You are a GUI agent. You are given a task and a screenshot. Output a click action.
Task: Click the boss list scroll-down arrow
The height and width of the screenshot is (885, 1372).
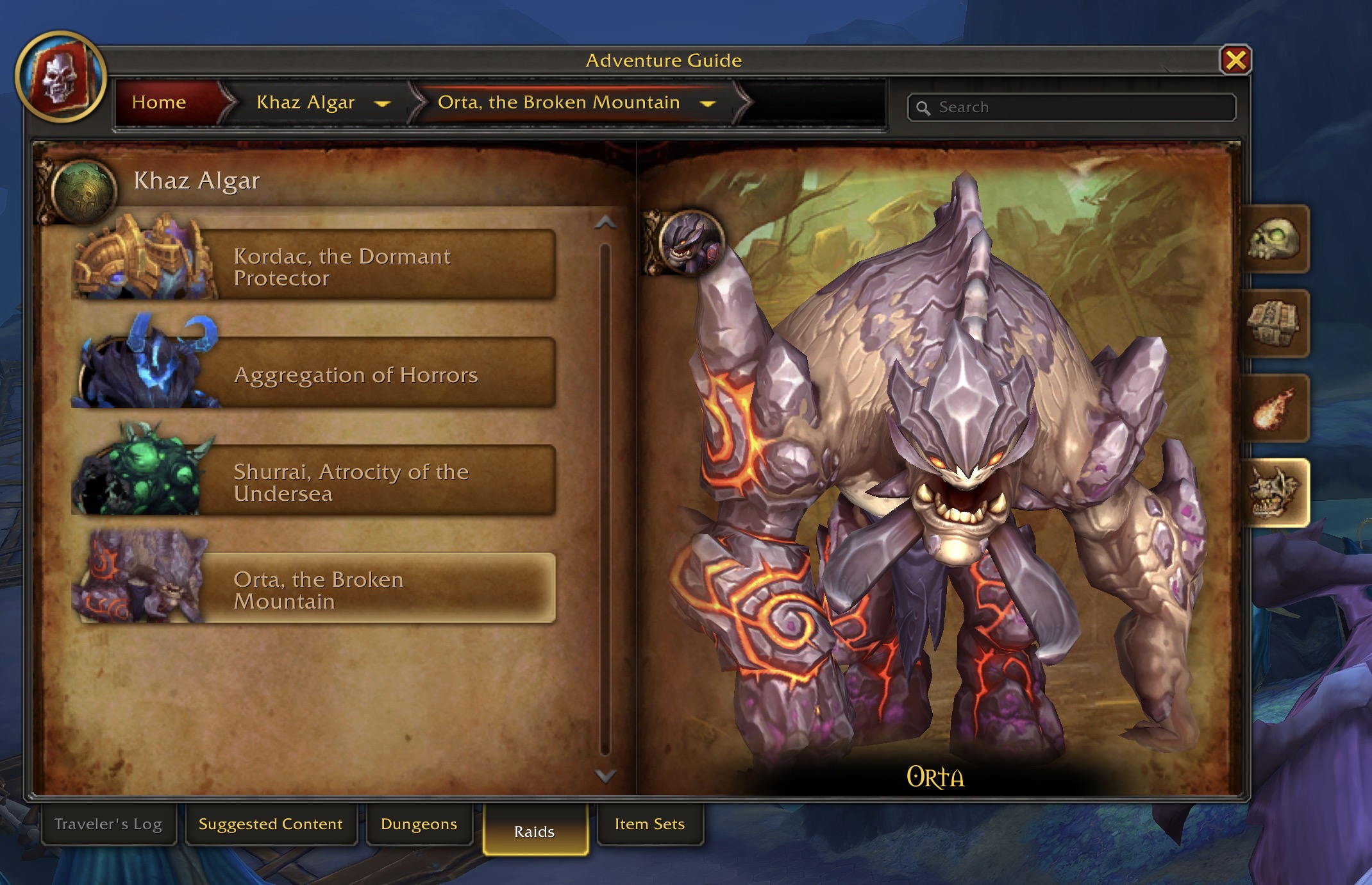click(x=605, y=776)
